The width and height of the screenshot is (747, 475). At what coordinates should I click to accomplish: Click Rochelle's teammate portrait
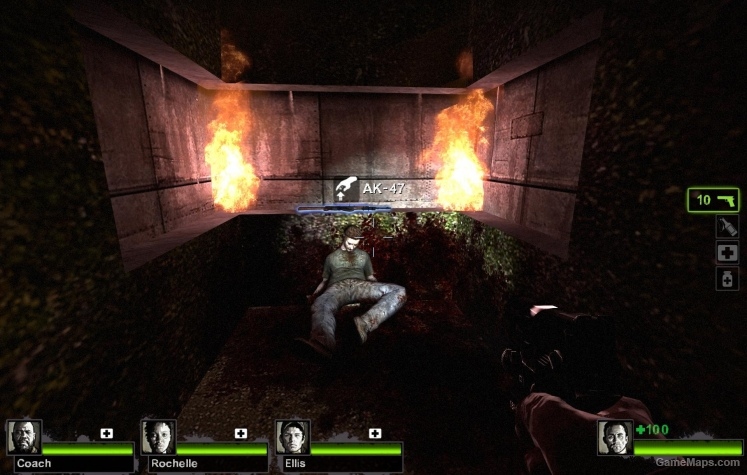click(x=158, y=437)
